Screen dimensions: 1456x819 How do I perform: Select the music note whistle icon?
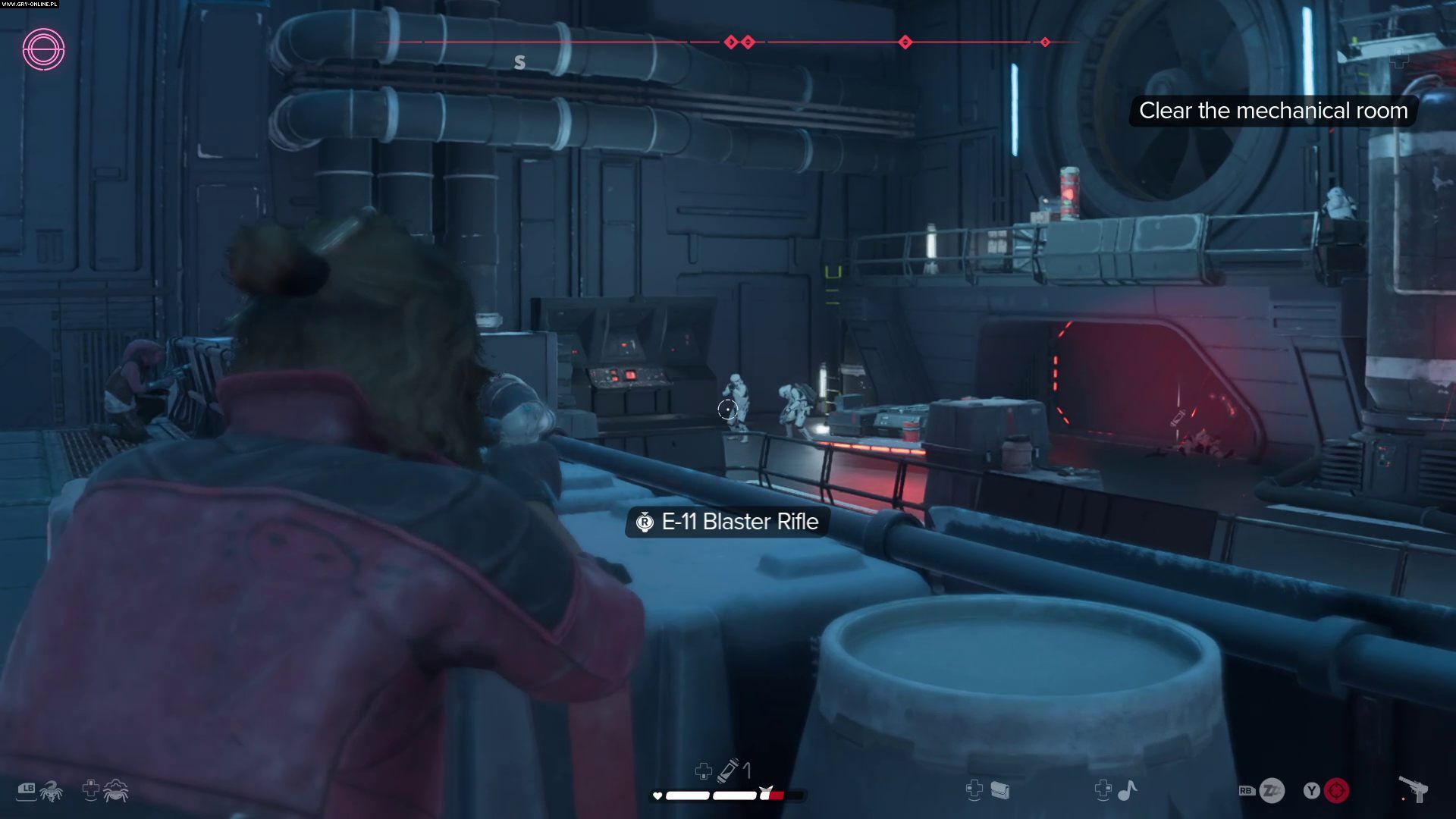tap(1128, 791)
